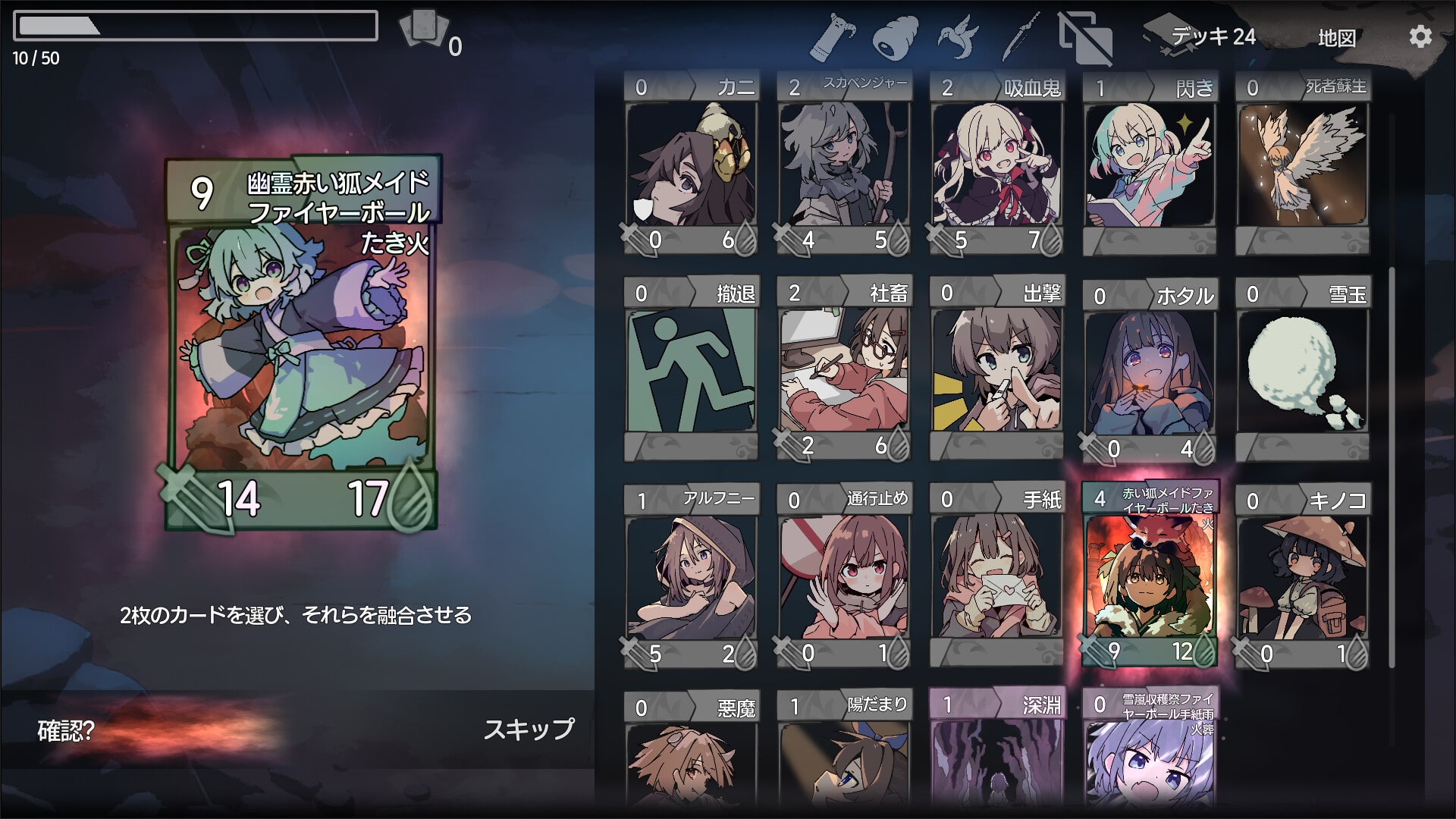The image size is (1456, 819).
Task: Click the 10/50 progress bar
Action: [x=197, y=27]
